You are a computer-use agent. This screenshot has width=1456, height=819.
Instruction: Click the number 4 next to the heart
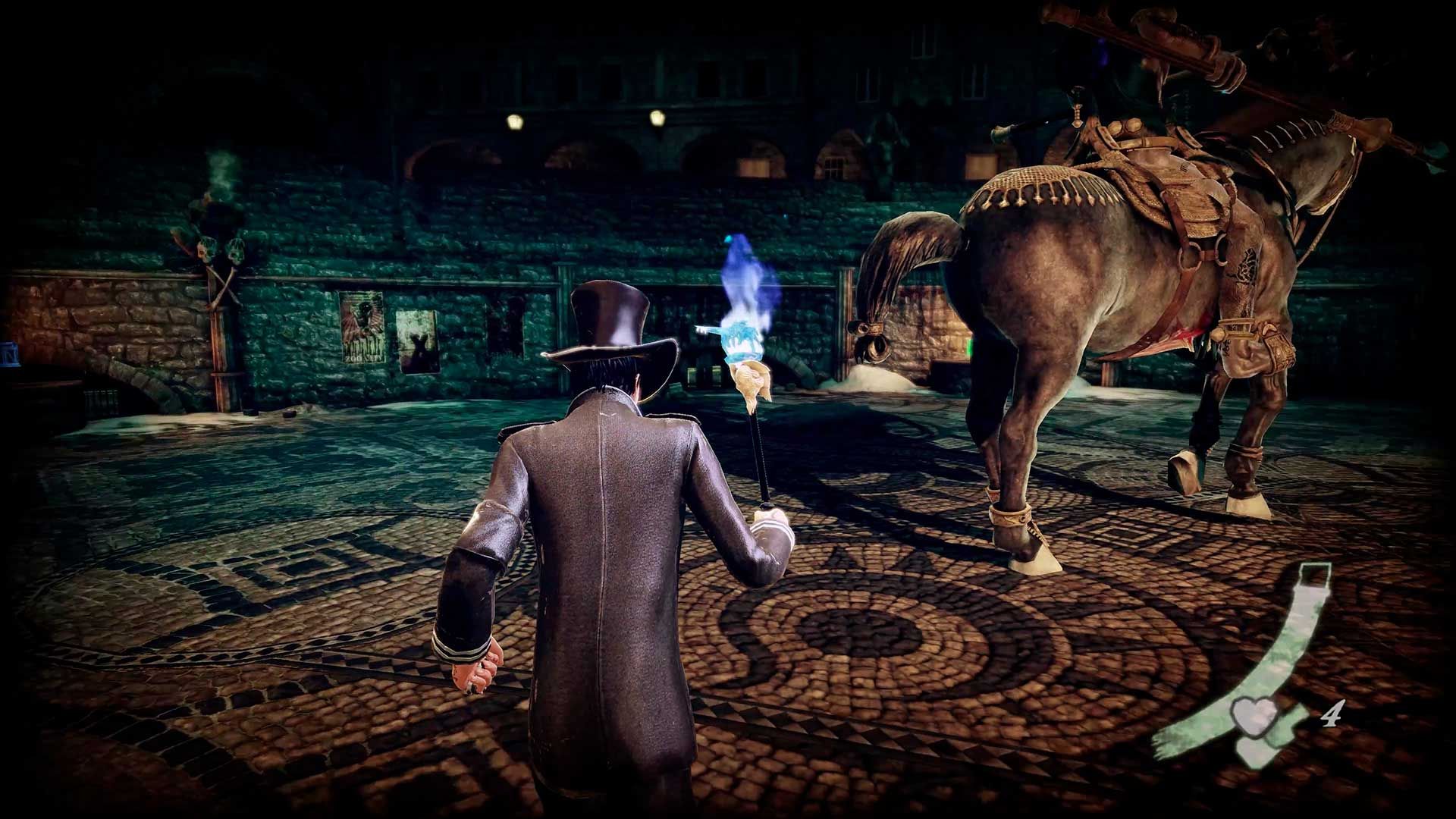pyautogui.click(x=1335, y=714)
